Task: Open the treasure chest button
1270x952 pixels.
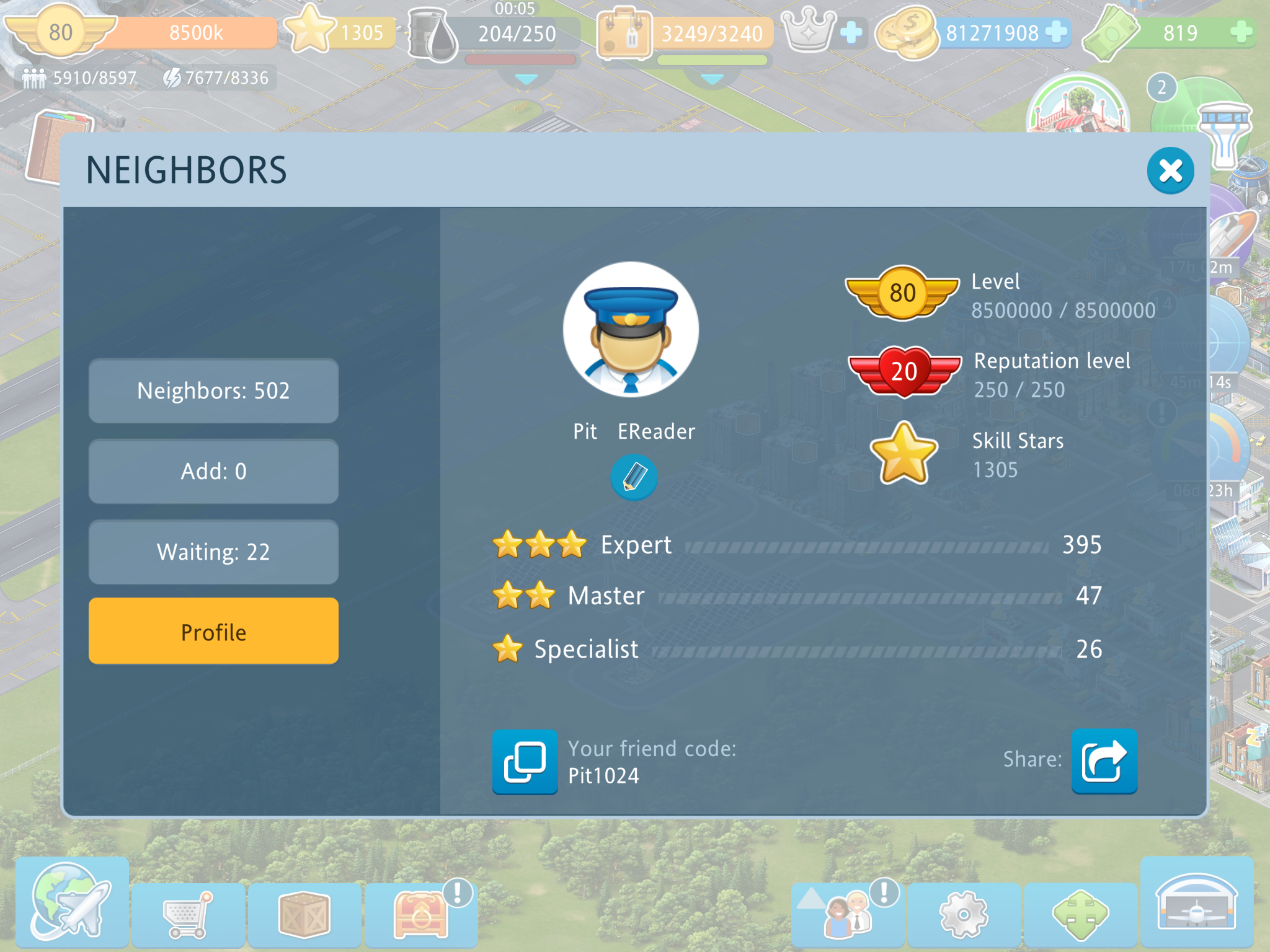Action: 420,914
